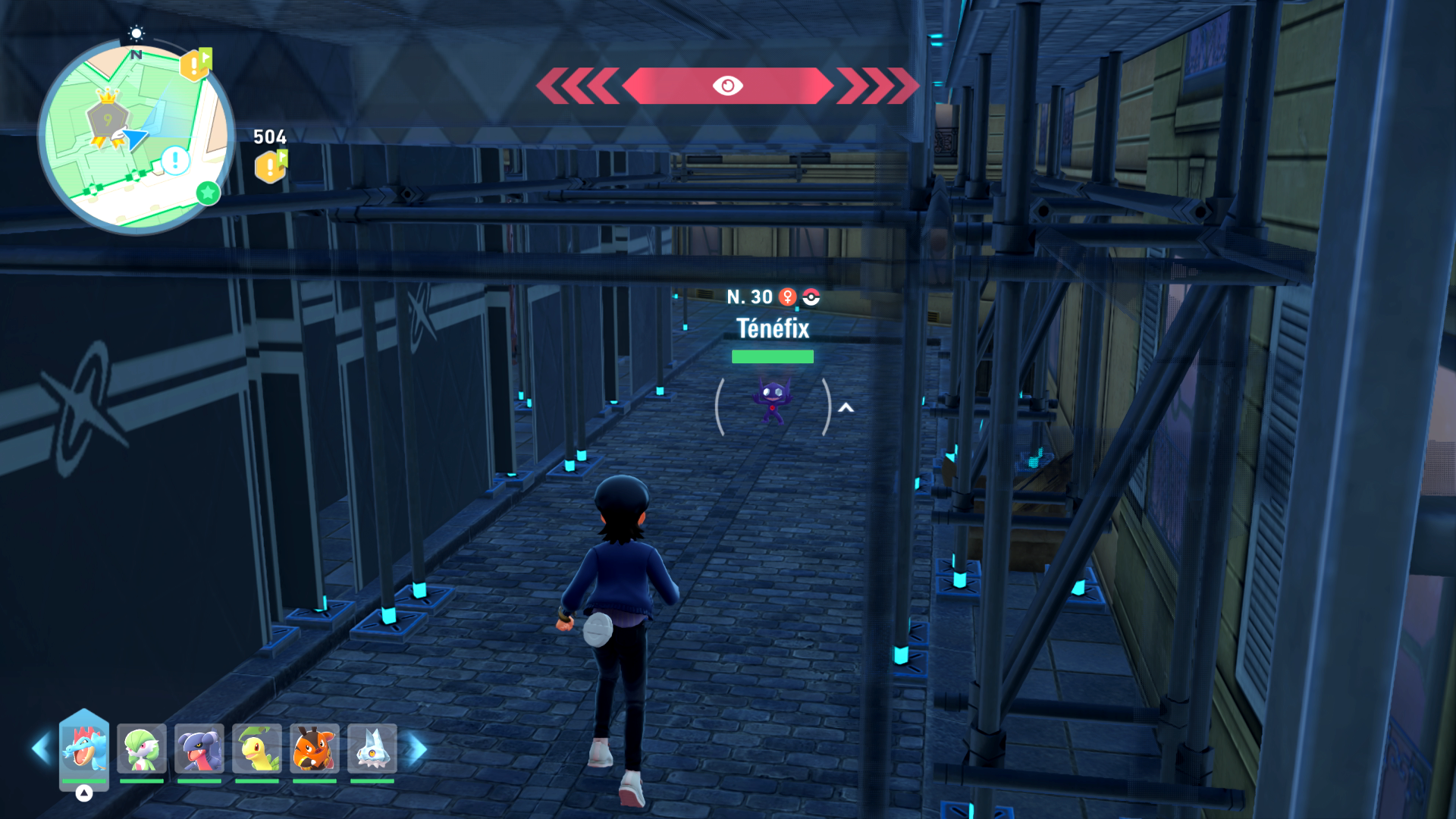Viewport: 1456px width, 819px height.
Task: Open the quest tracker icon below 504
Action: pyautogui.click(x=271, y=167)
